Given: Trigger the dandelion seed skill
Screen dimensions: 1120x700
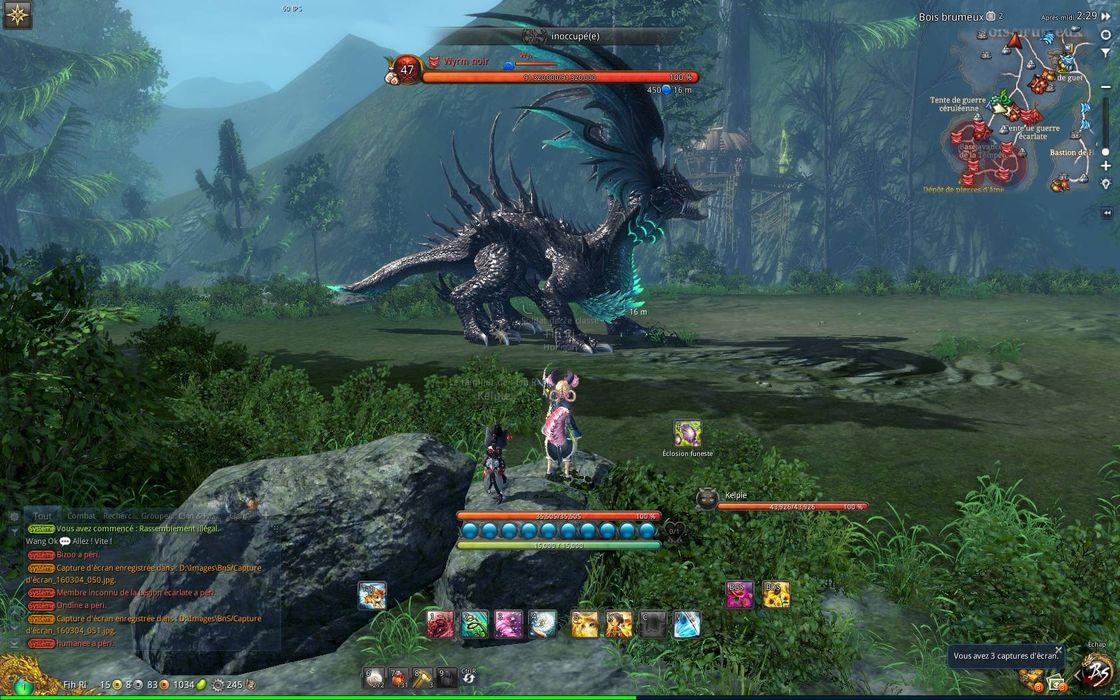Looking at the screenshot, I should click(543, 625).
